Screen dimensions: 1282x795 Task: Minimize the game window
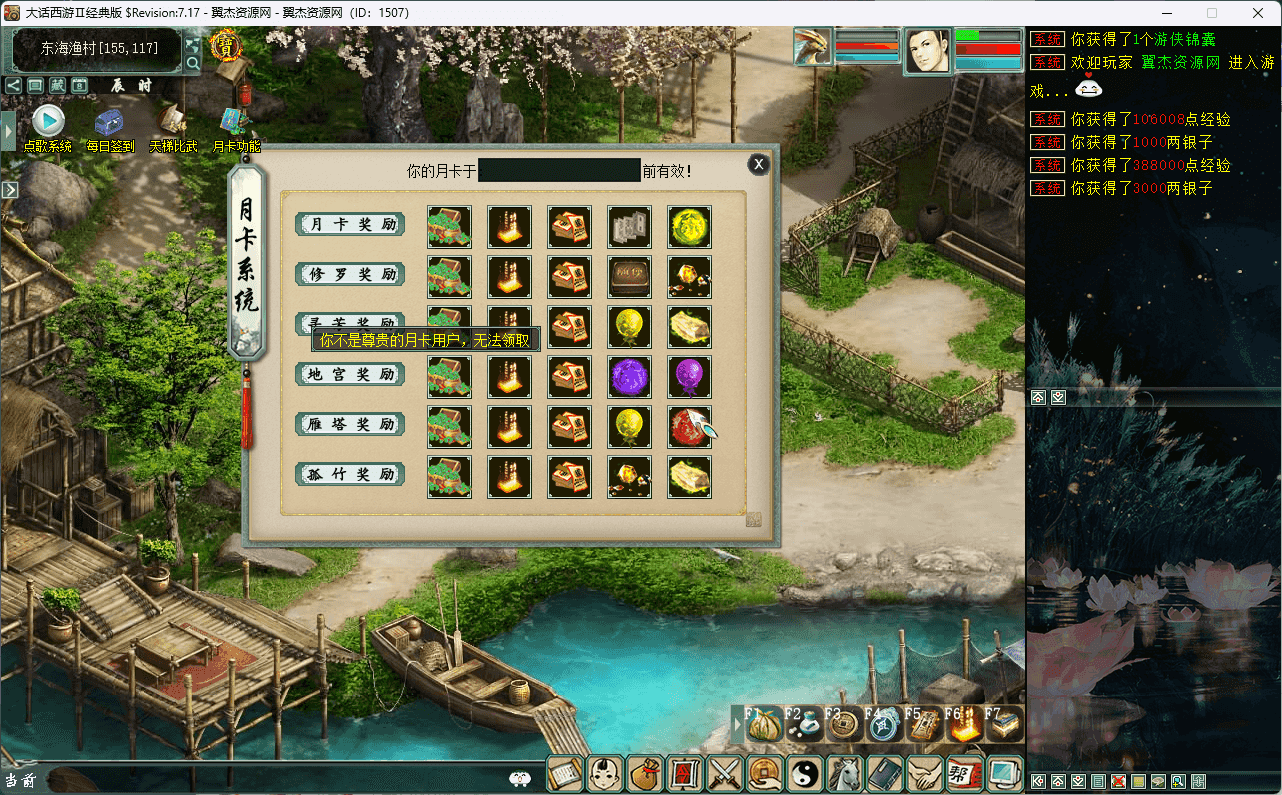click(1167, 13)
